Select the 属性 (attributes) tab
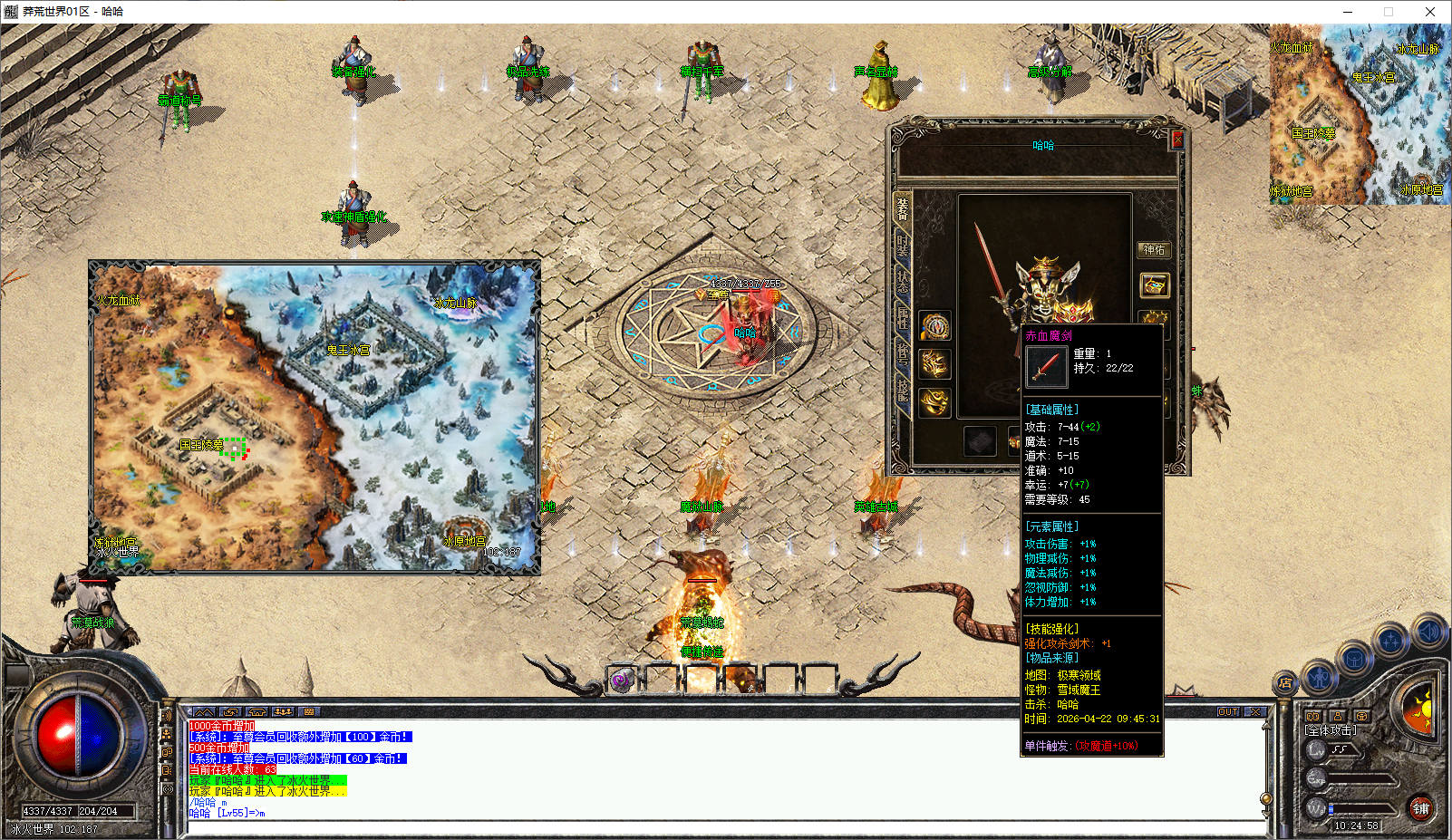The image size is (1452, 840). click(x=902, y=316)
